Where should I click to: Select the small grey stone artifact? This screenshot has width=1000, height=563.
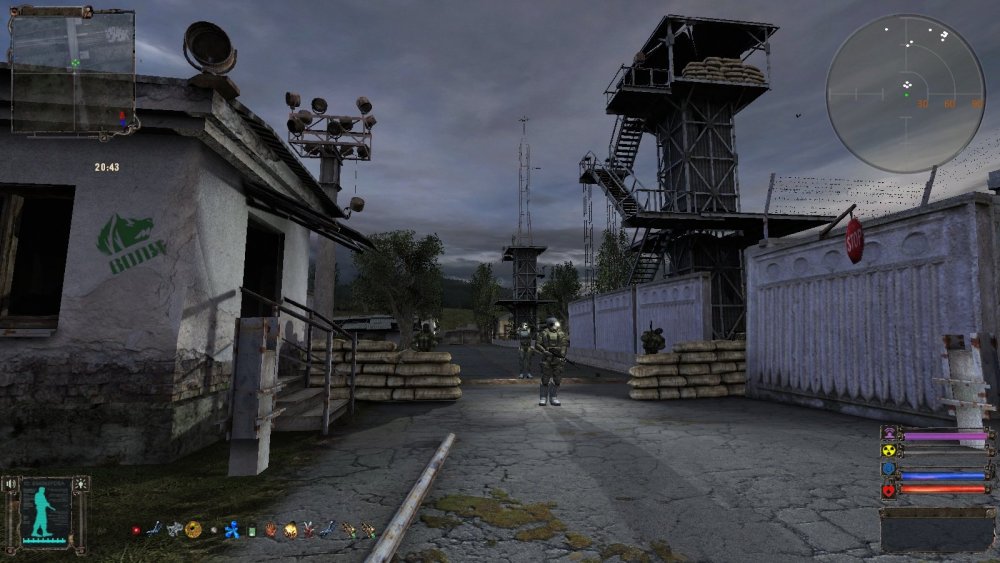point(212,530)
